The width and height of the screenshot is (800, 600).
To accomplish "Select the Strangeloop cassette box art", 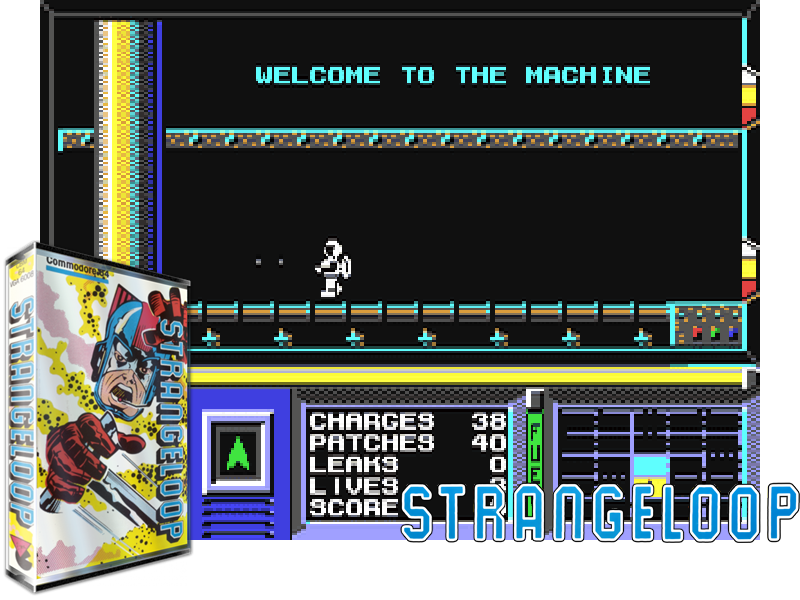I will pyautogui.click(x=98, y=412).
